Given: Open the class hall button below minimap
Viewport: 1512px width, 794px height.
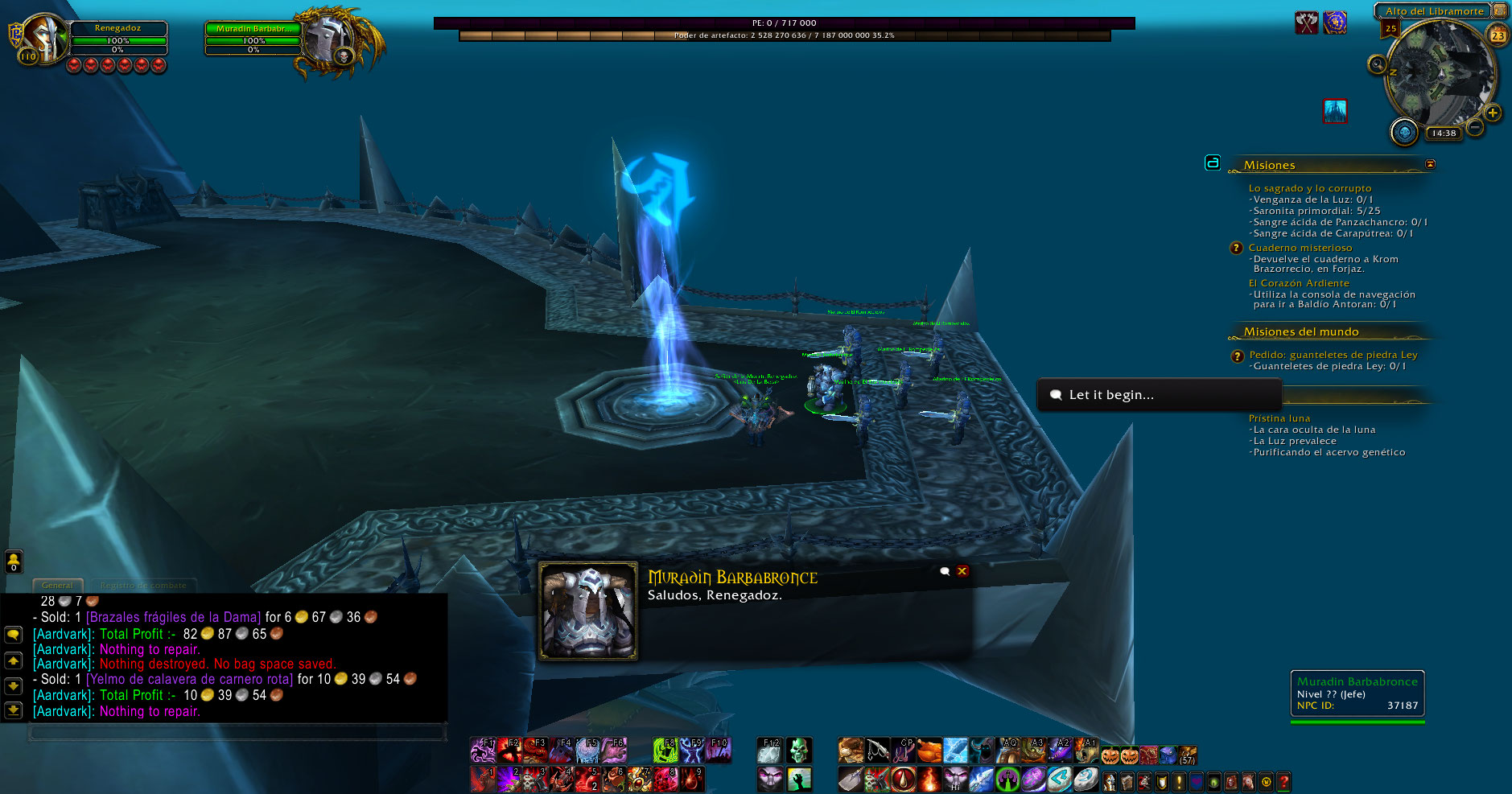Looking at the screenshot, I should [1404, 132].
